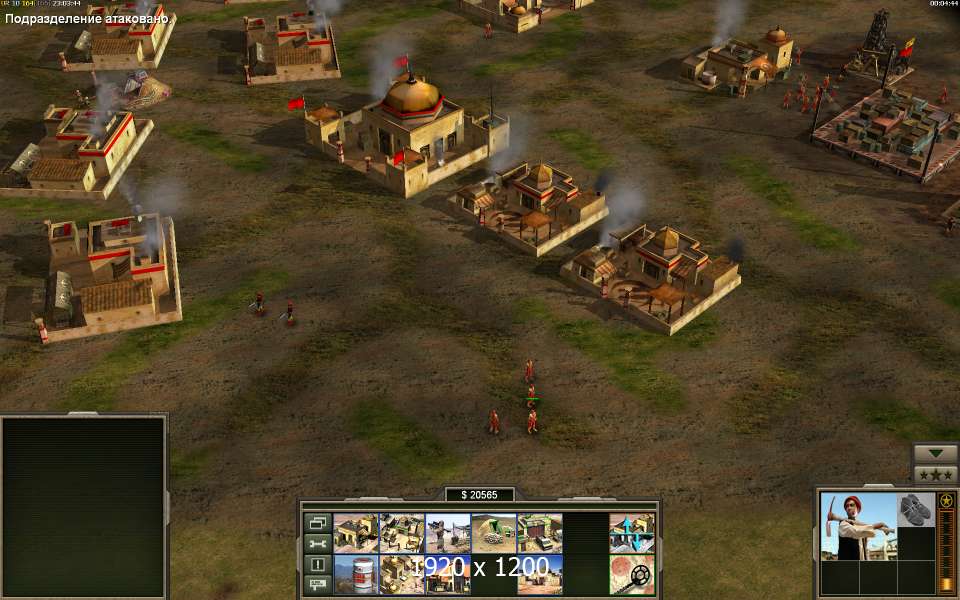Select the tunnel network build icon
Viewport: 960px width, 600px height.
point(493,533)
